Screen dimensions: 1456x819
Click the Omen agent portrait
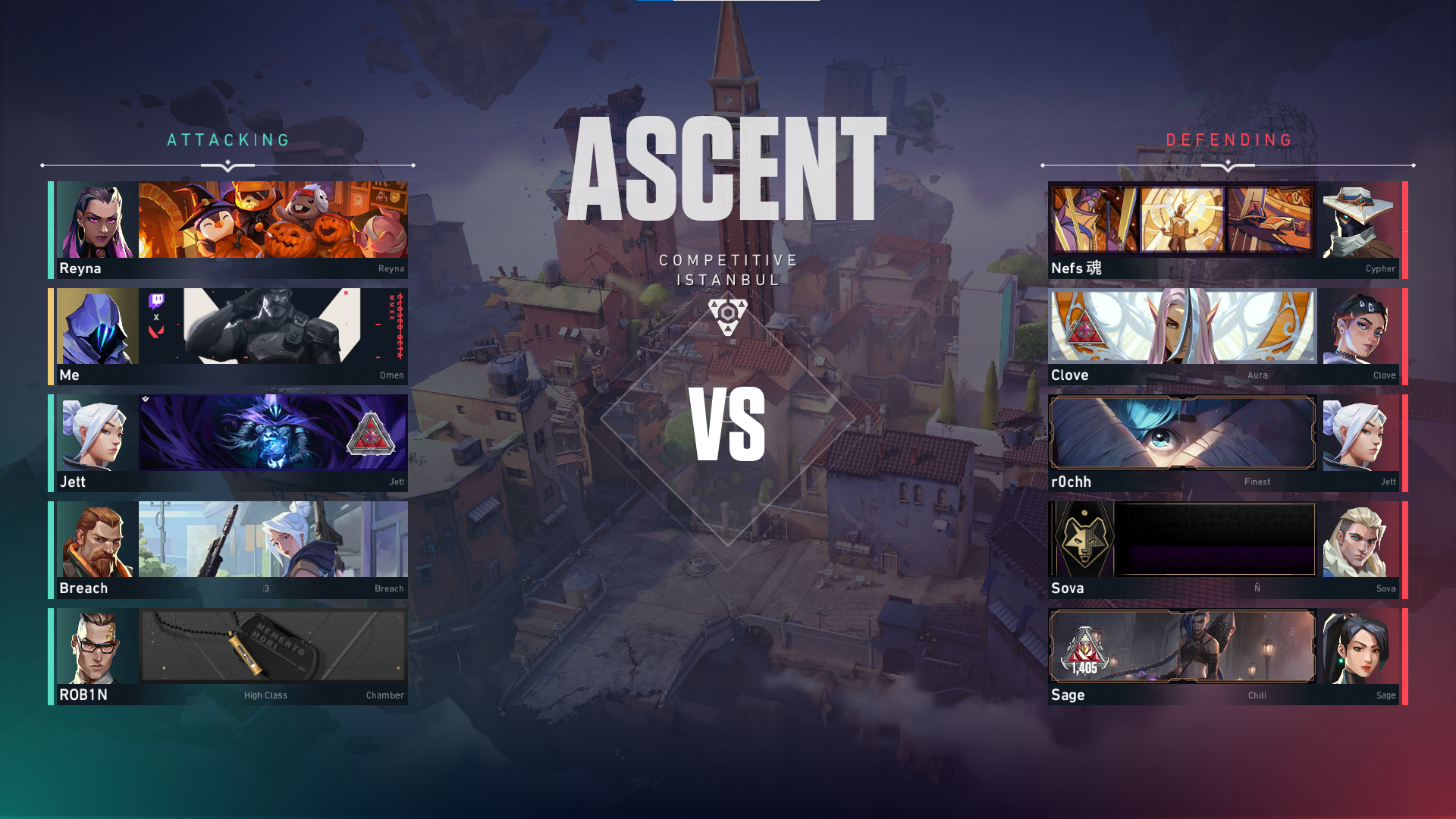point(98,327)
